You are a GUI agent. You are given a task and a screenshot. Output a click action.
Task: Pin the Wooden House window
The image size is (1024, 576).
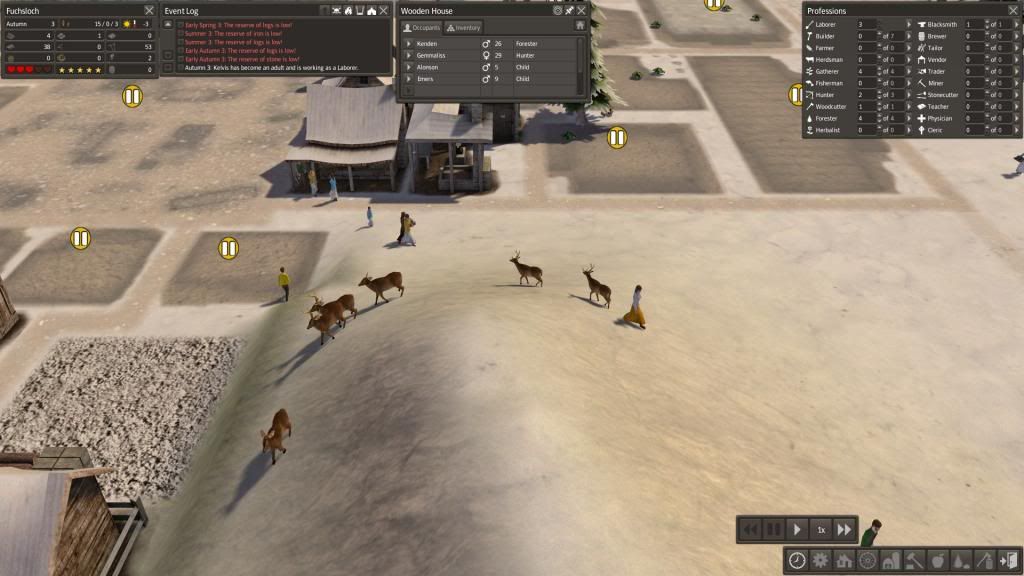[x=569, y=10]
